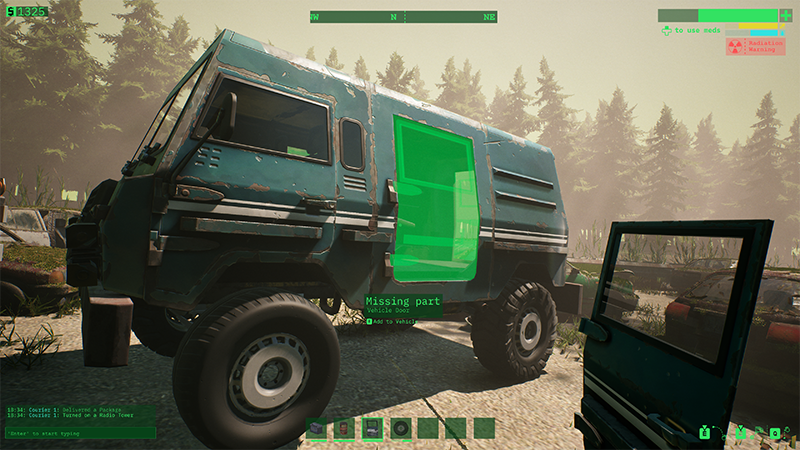Select the red fuel barrel hotbar slot
Viewport: 800px width, 450px height.
tap(344, 428)
